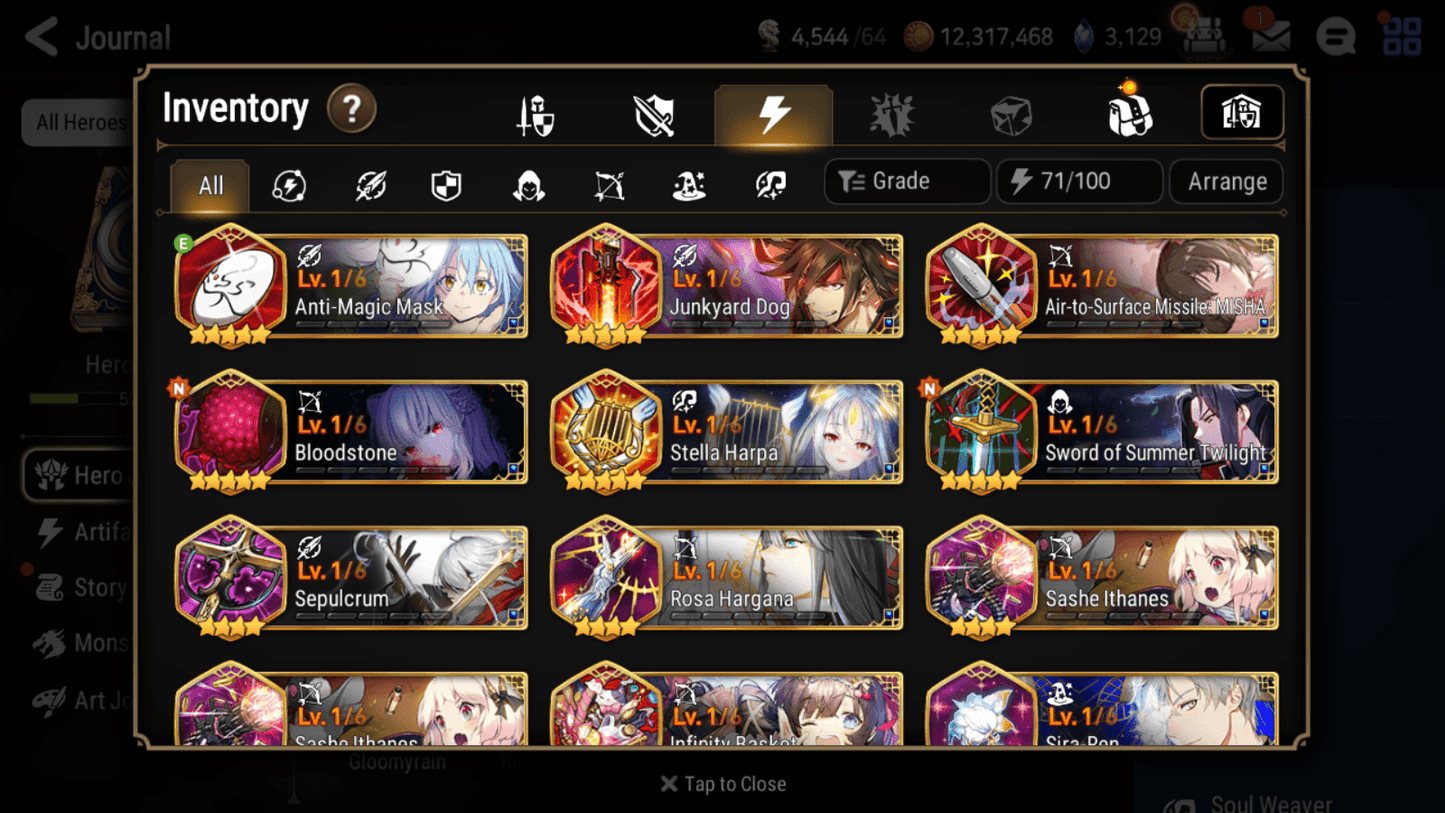
Task: Open the Grade sorting dropdown
Action: click(x=906, y=181)
